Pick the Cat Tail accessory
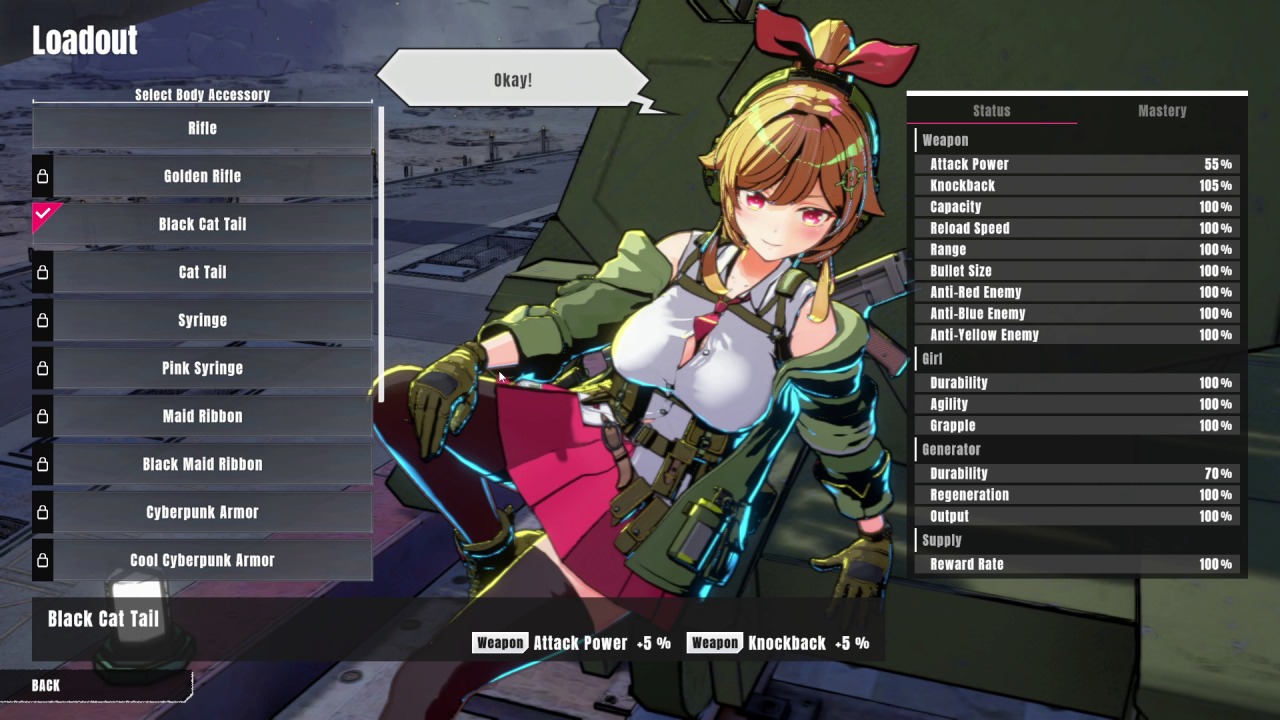Image resolution: width=1280 pixels, height=720 pixels. pos(202,272)
